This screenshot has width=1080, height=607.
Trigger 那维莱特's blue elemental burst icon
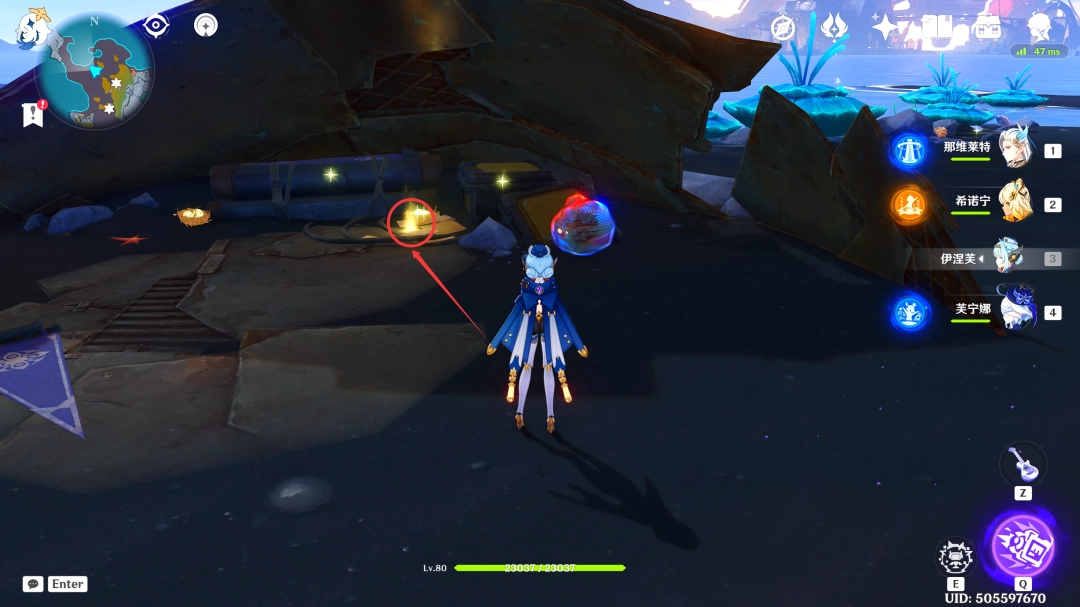coord(909,150)
